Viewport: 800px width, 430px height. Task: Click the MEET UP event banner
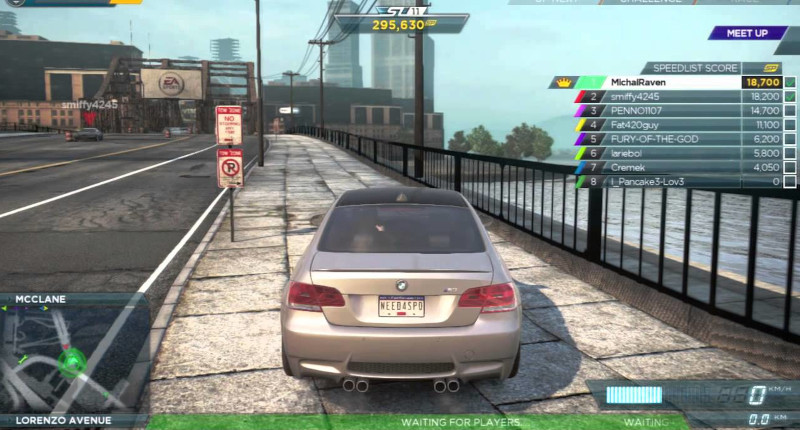point(747,33)
